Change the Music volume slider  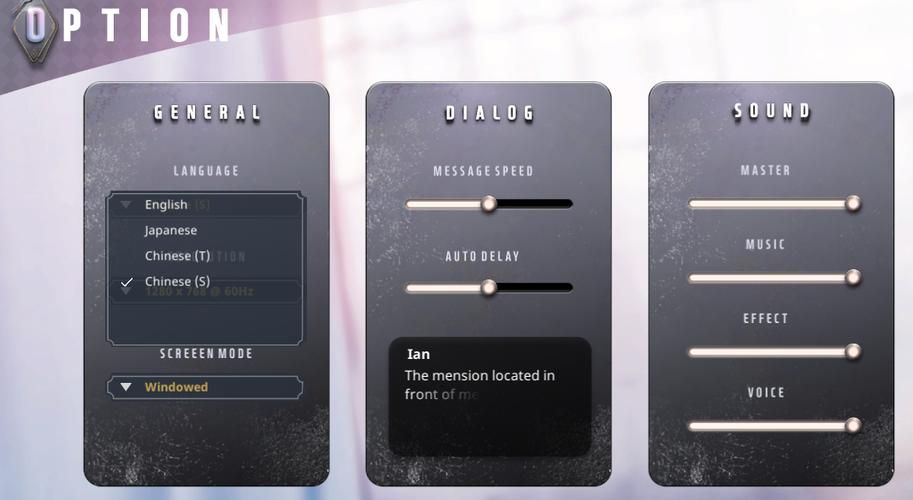(852, 278)
